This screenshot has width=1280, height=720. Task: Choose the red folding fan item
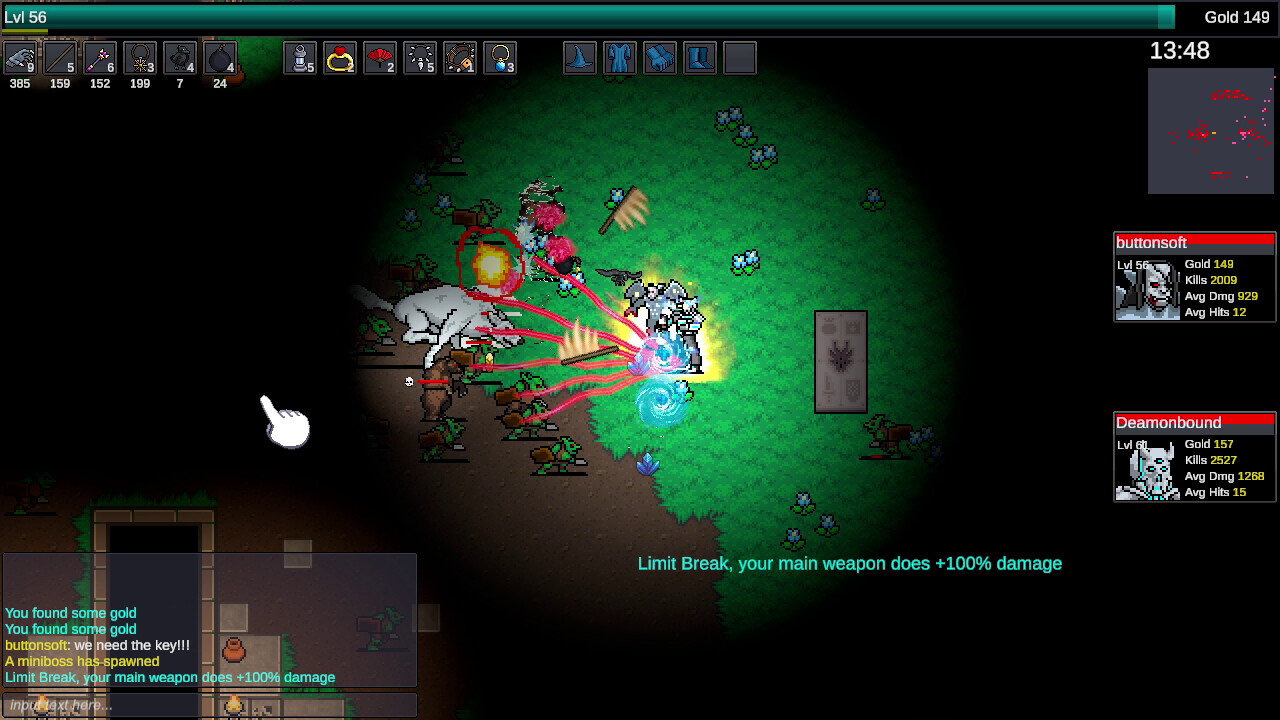pos(380,58)
